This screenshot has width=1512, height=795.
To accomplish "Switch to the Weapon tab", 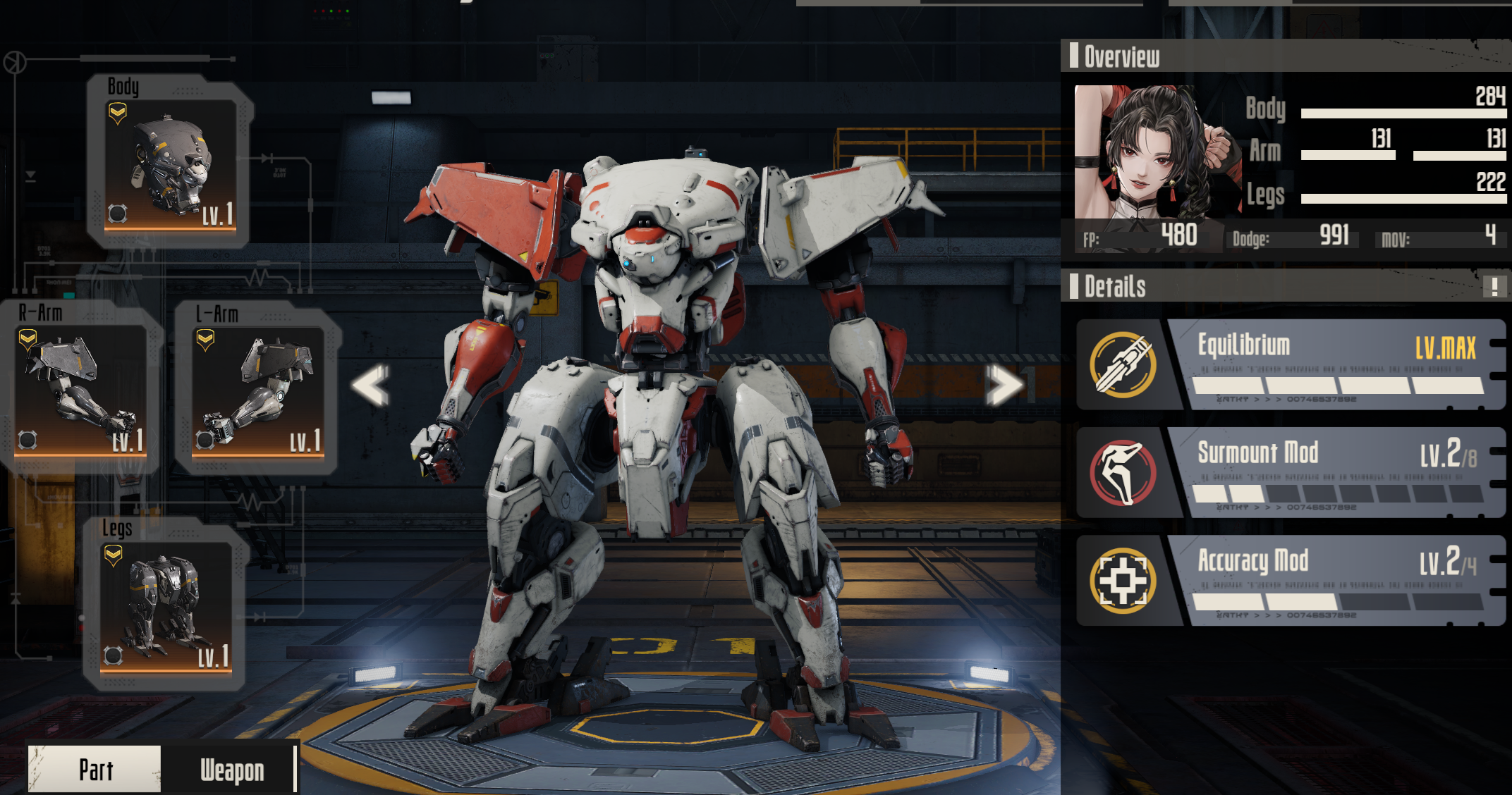I will point(232,770).
